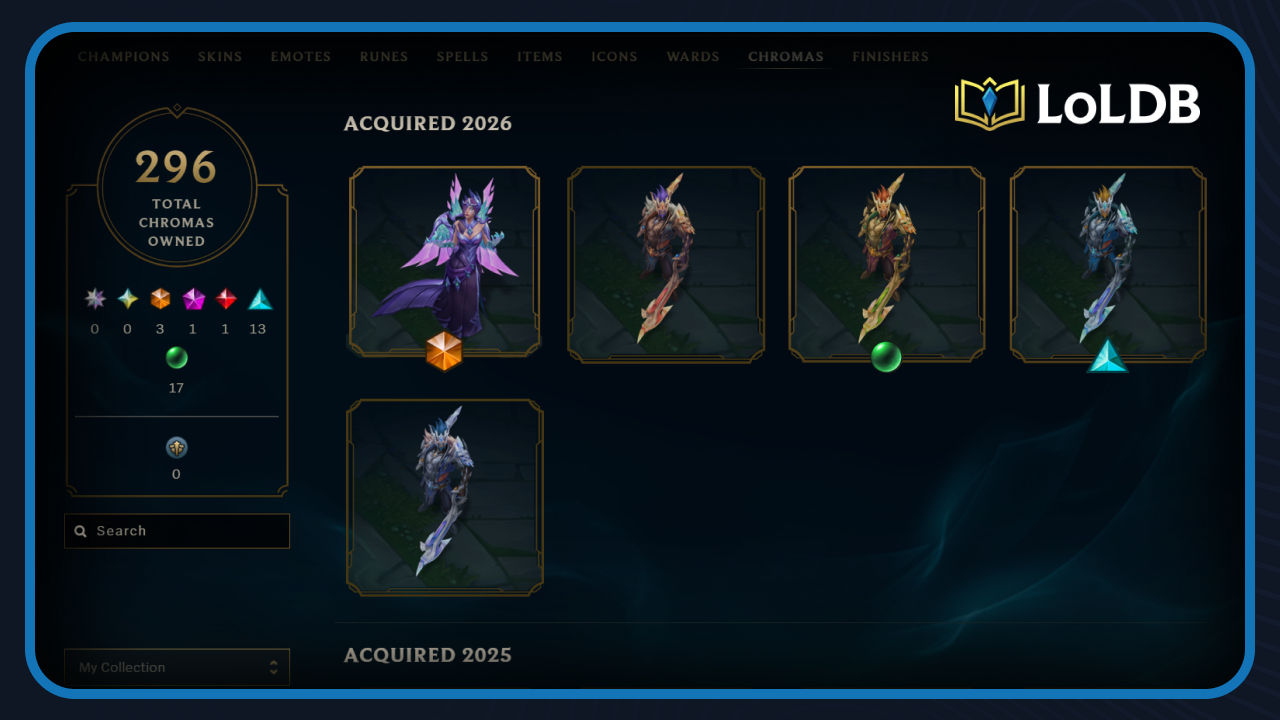Select the teal triangle gem showing 13 owned
Screen dimensions: 1280x720
pos(257,298)
